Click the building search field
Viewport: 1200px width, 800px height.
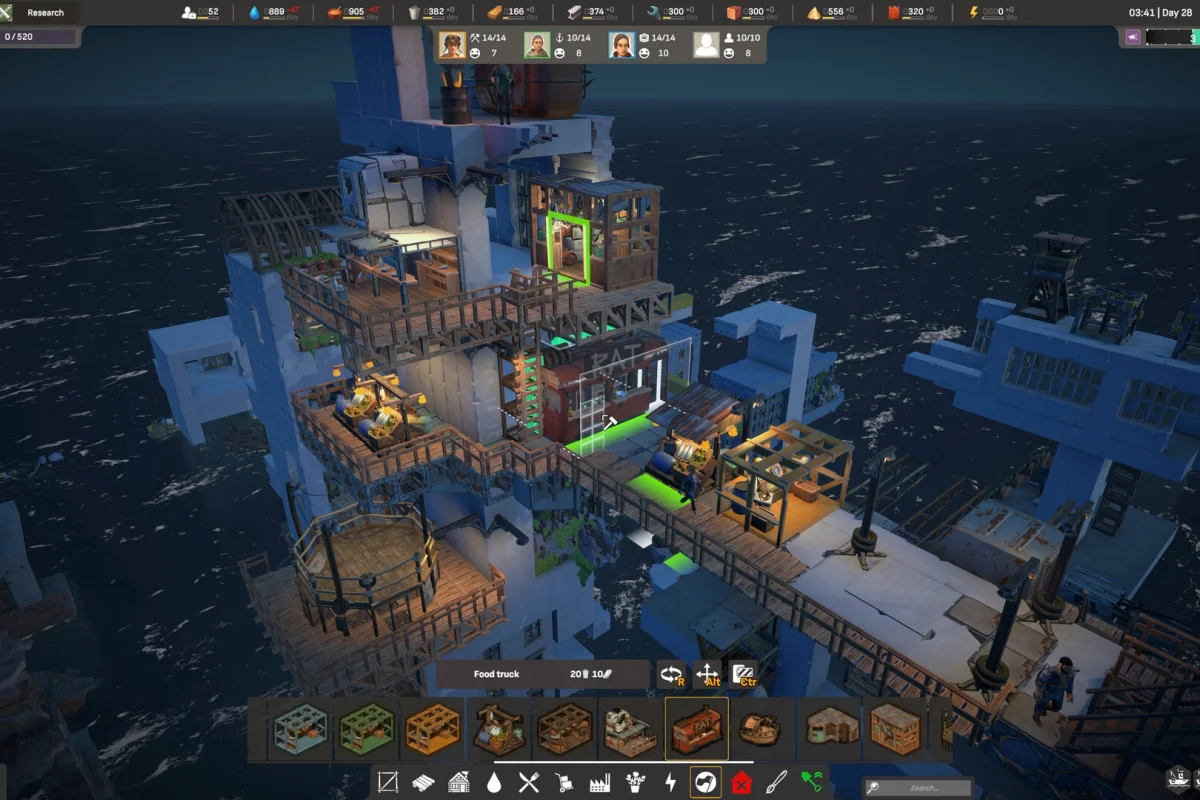pos(920,788)
